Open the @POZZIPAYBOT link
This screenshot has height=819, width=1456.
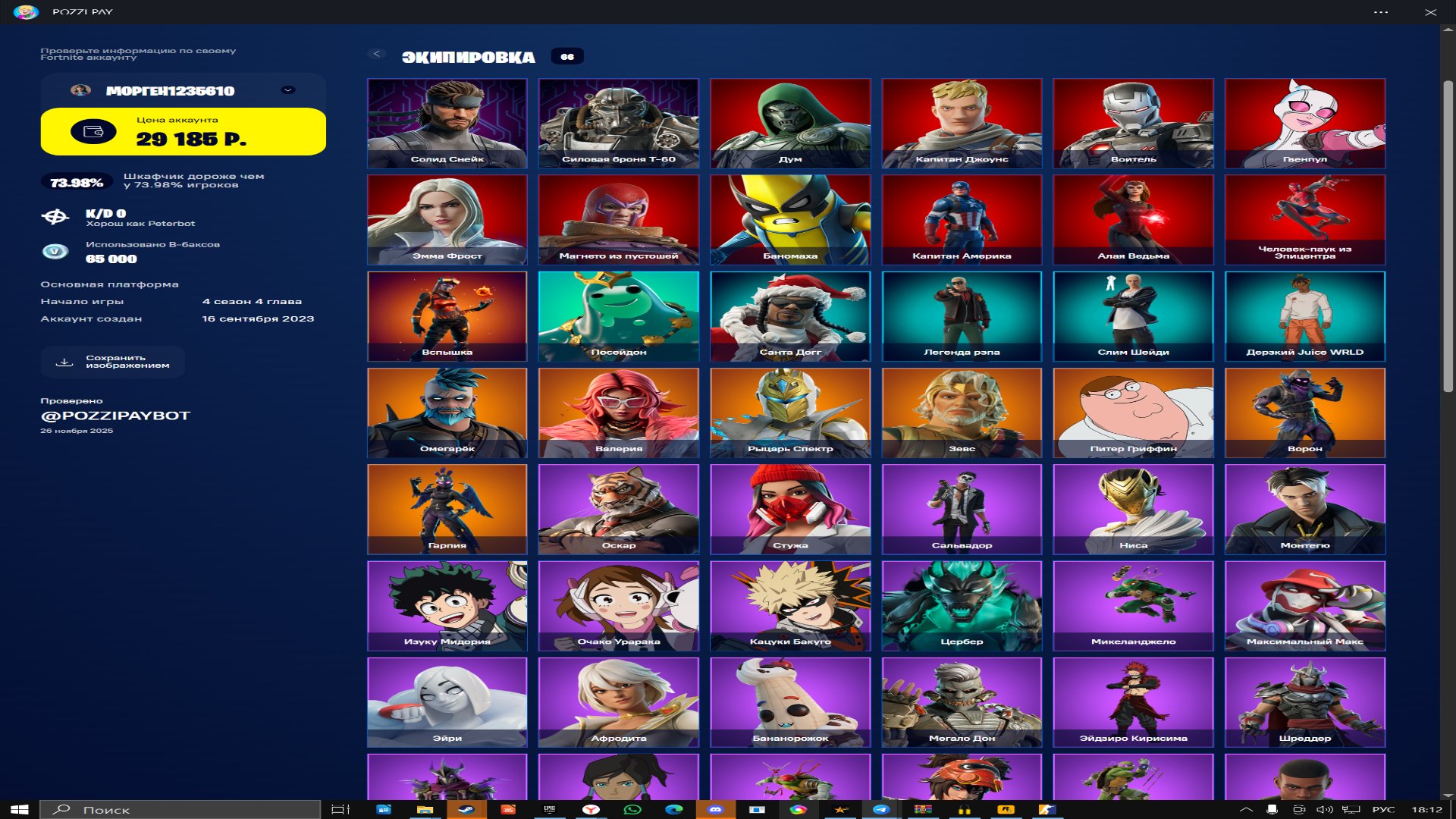(114, 415)
